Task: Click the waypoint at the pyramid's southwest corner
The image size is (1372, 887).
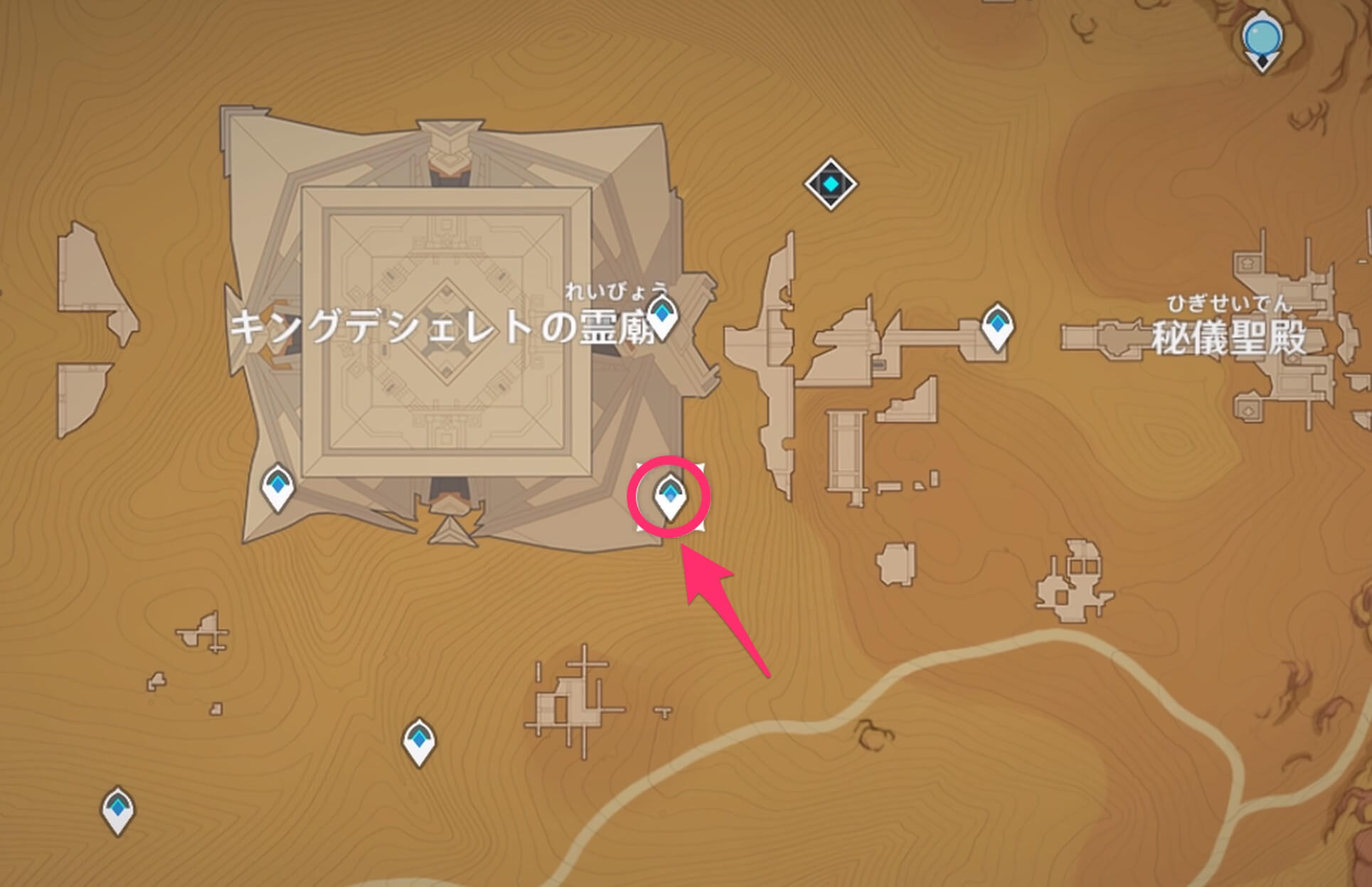Action: 277,487
